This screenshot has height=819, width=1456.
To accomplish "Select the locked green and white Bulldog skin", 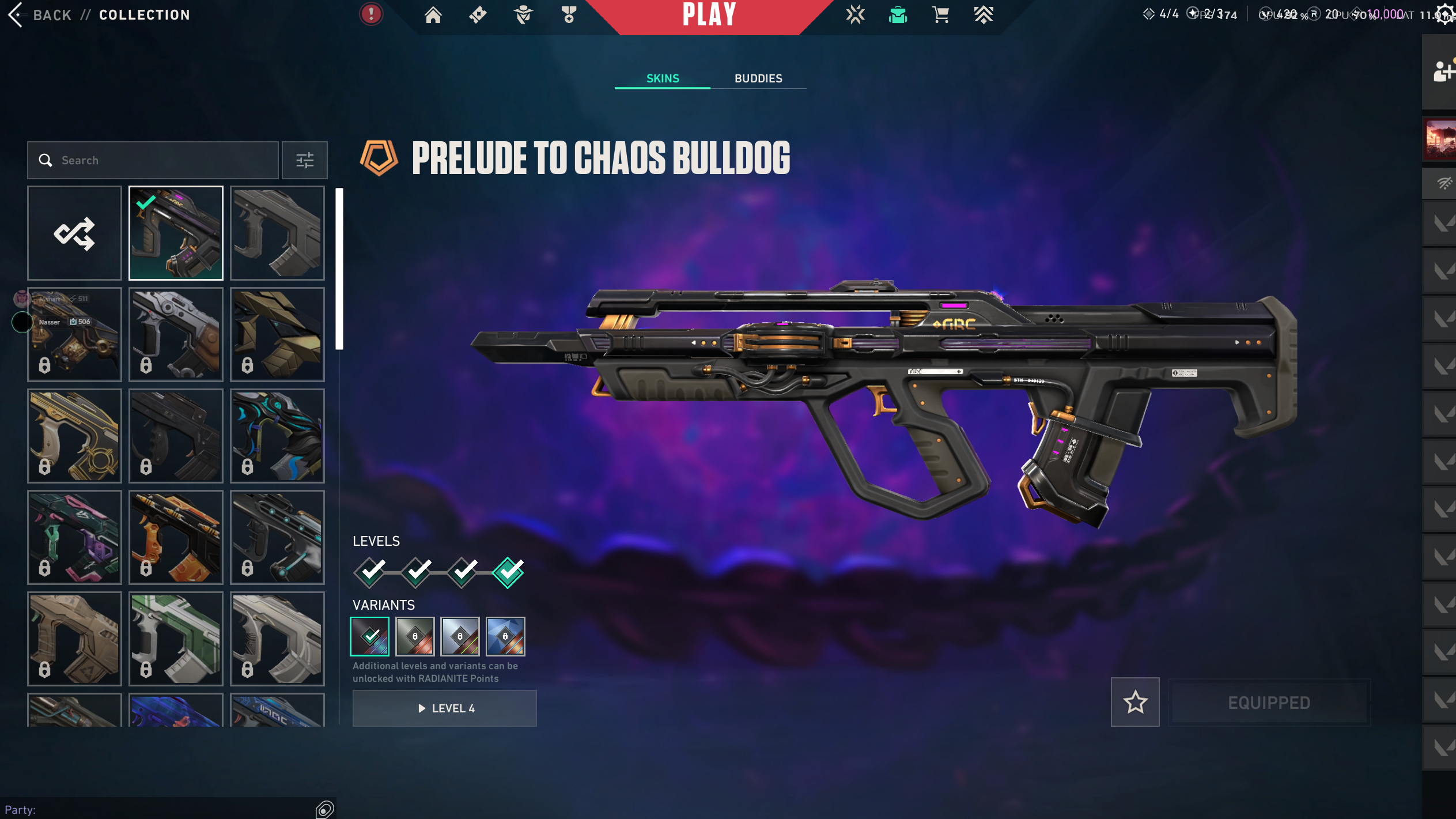I will 176,639.
